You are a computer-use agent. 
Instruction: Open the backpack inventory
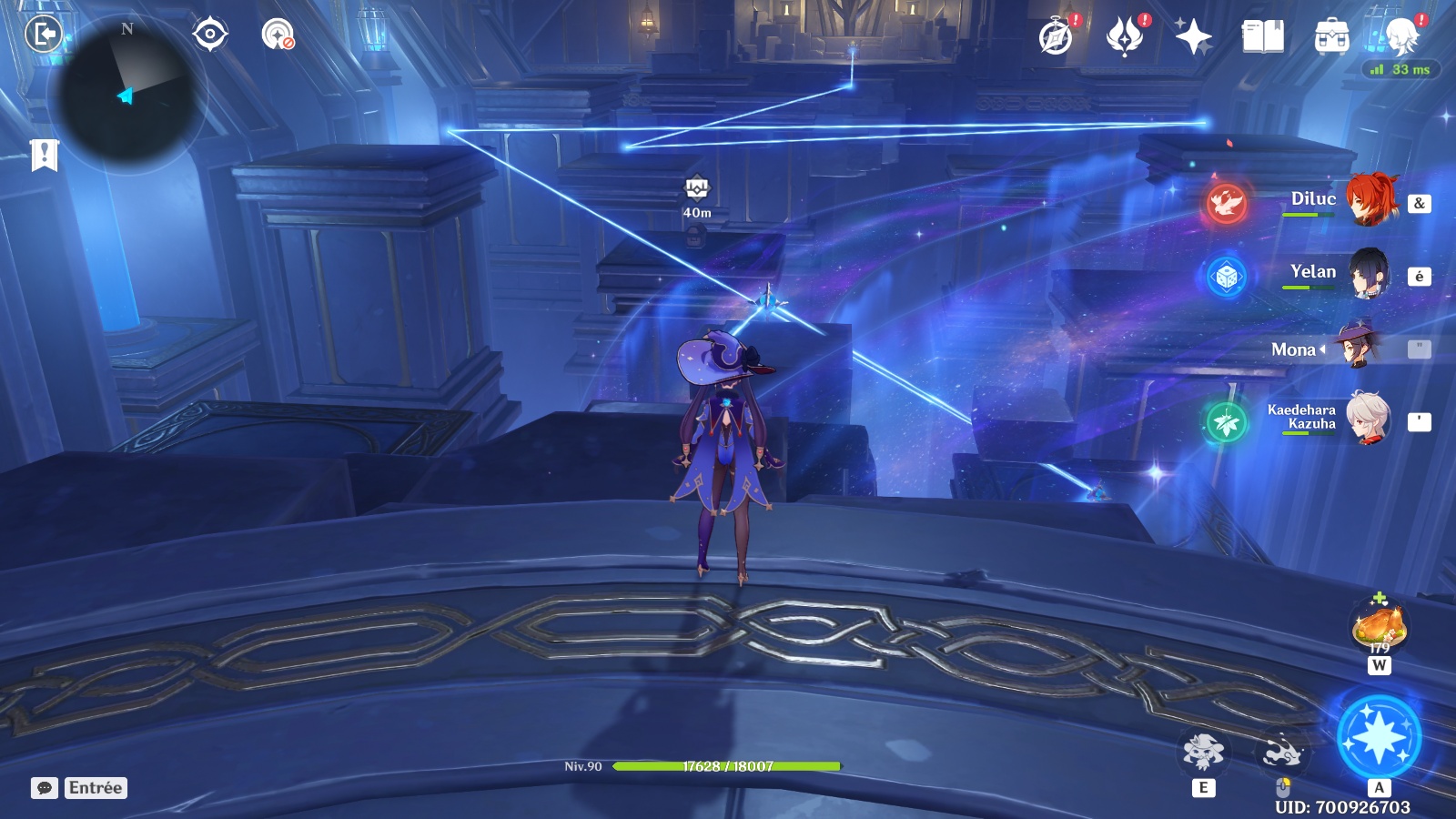tap(1331, 37)
